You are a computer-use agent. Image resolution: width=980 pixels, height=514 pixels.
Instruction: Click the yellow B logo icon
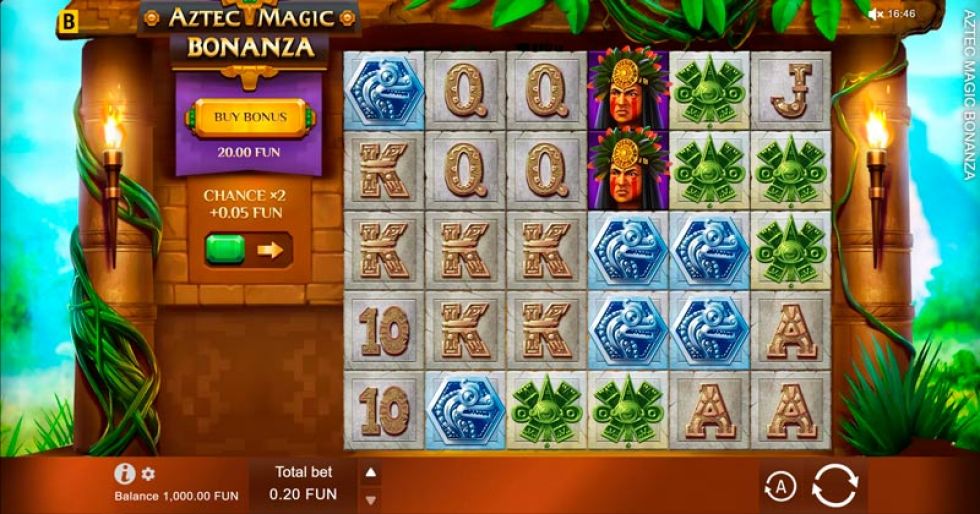(69, 20)
